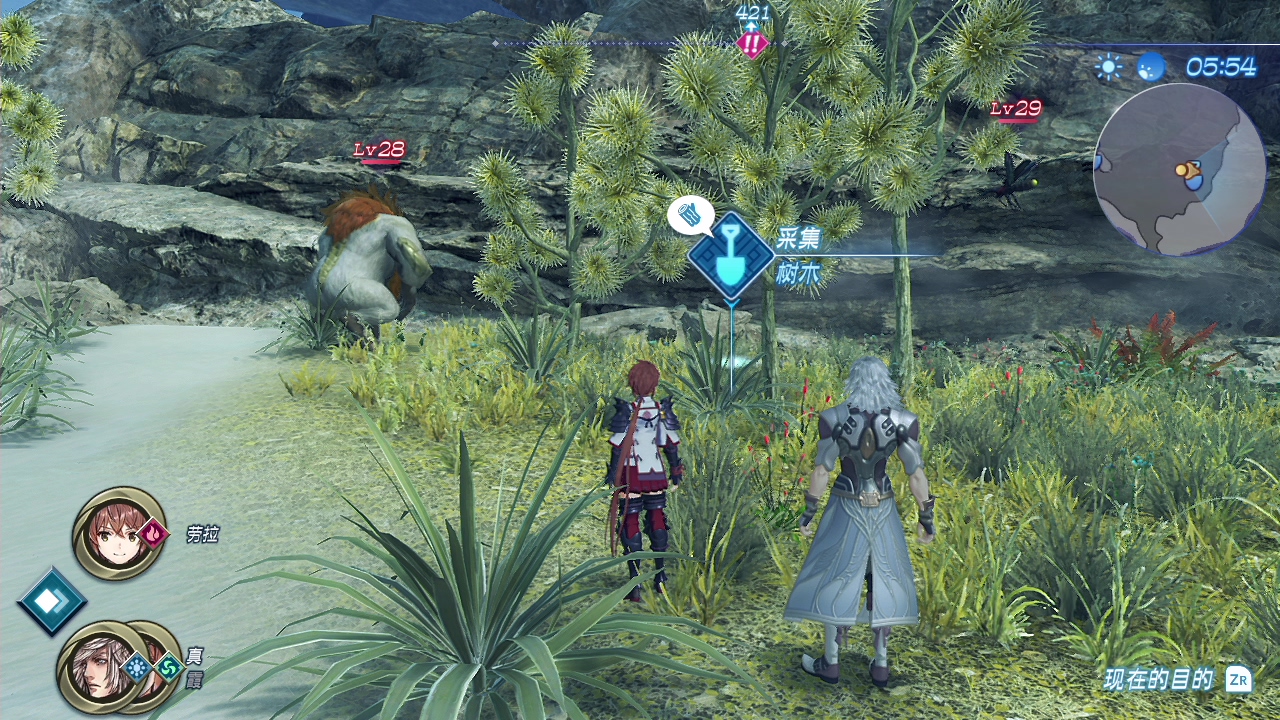Click the pink quest marker on compass
Image resolution: width=1280 pixels, height=720 pixels.
(x=751, y=43)
